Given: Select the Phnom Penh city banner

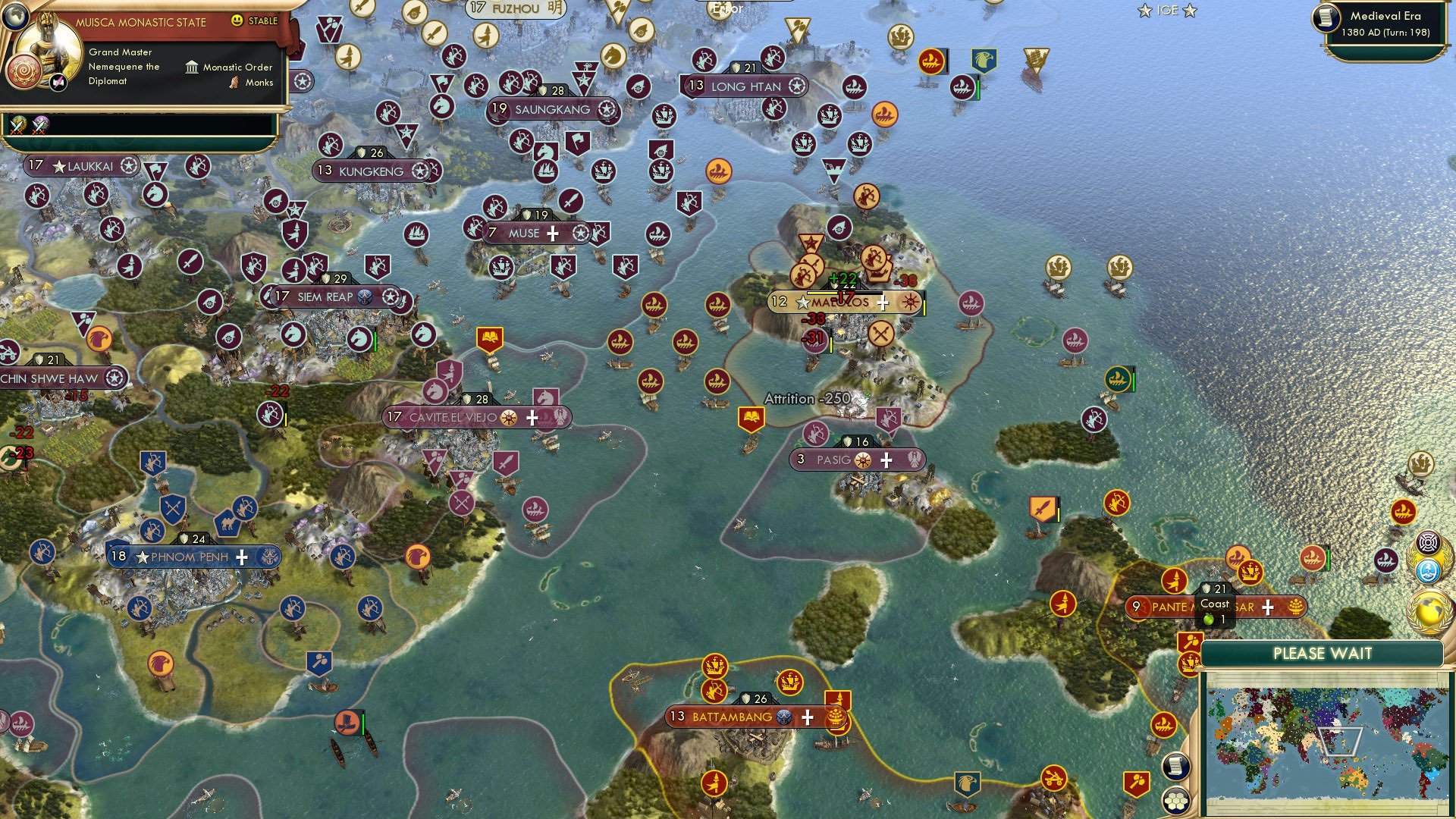Looking at the screenshot, I should 190,557.
